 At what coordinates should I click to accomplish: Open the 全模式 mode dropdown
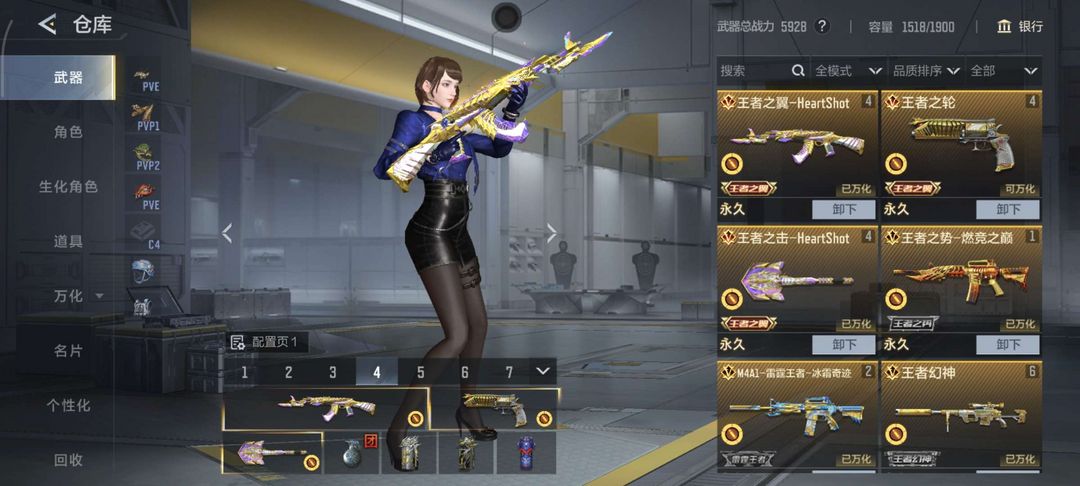pos(847,71)
